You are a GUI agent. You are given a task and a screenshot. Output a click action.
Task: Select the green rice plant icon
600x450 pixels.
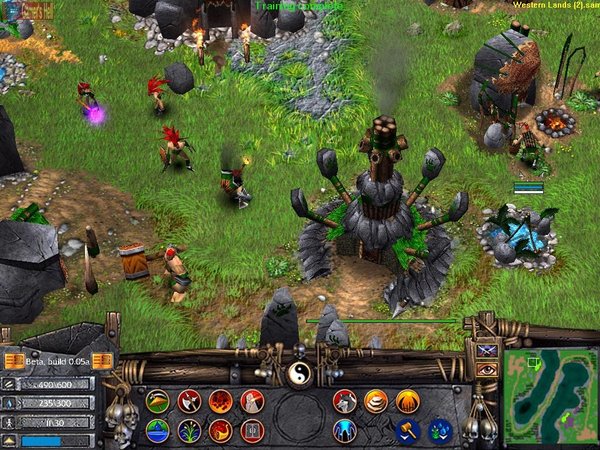pos(189,430)
